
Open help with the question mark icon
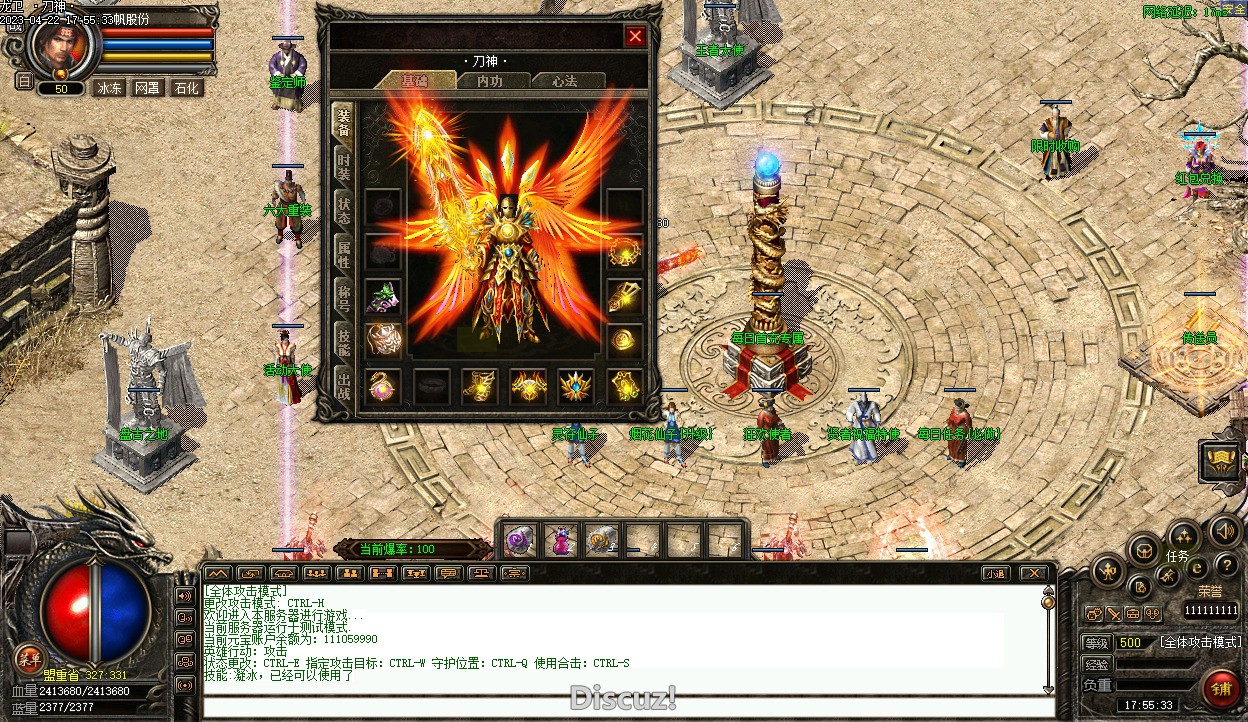point(1226,566)
